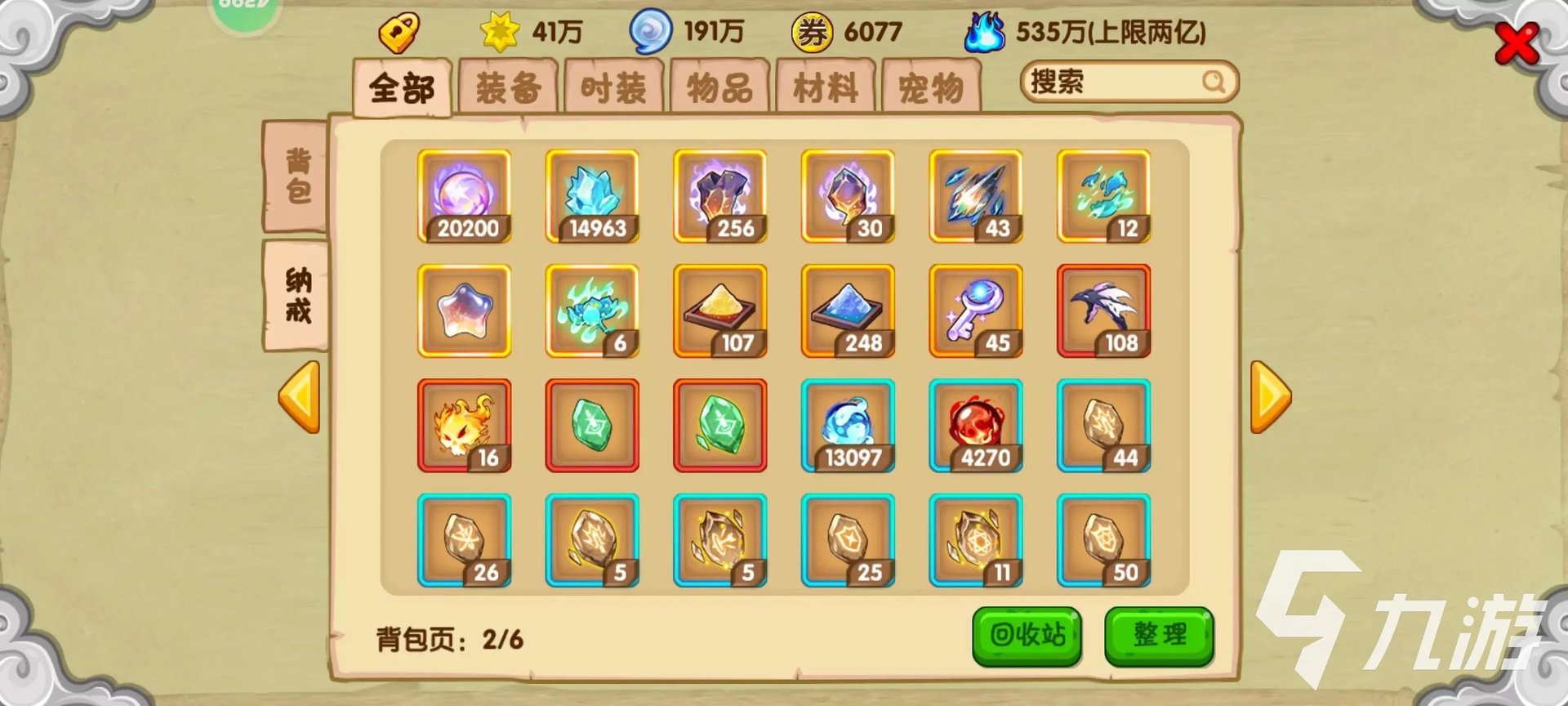Select the purple key item slot
This screenshot has height=706, width=1568.
point(976,311)
